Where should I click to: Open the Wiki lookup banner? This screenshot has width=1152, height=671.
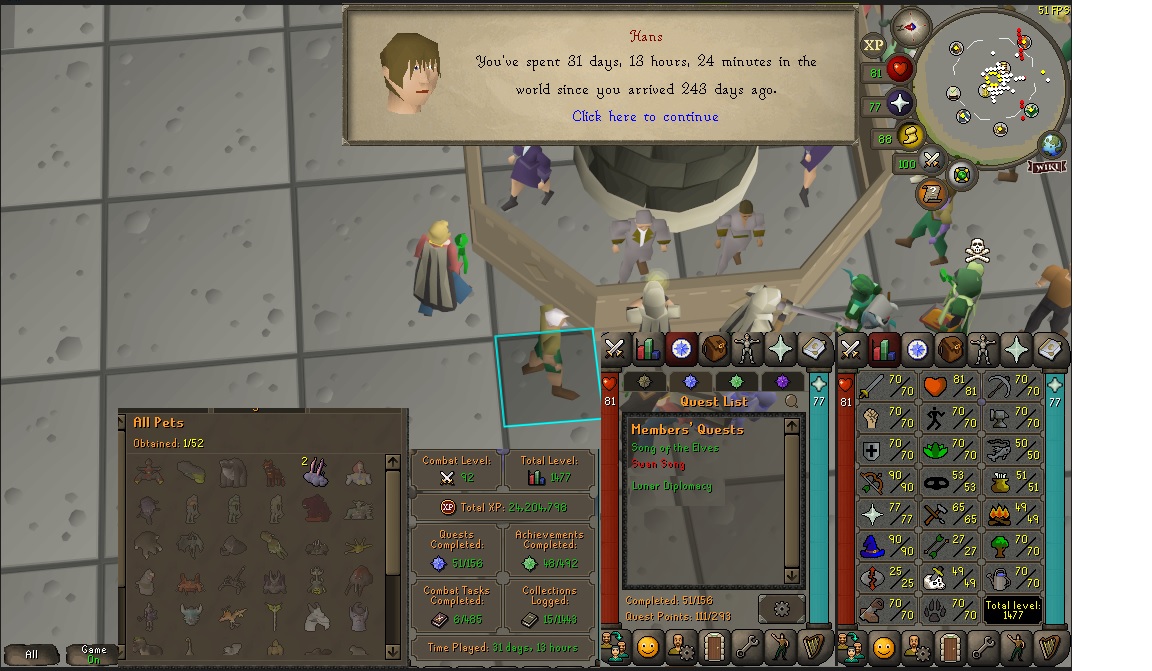[x=1048, y=167]
